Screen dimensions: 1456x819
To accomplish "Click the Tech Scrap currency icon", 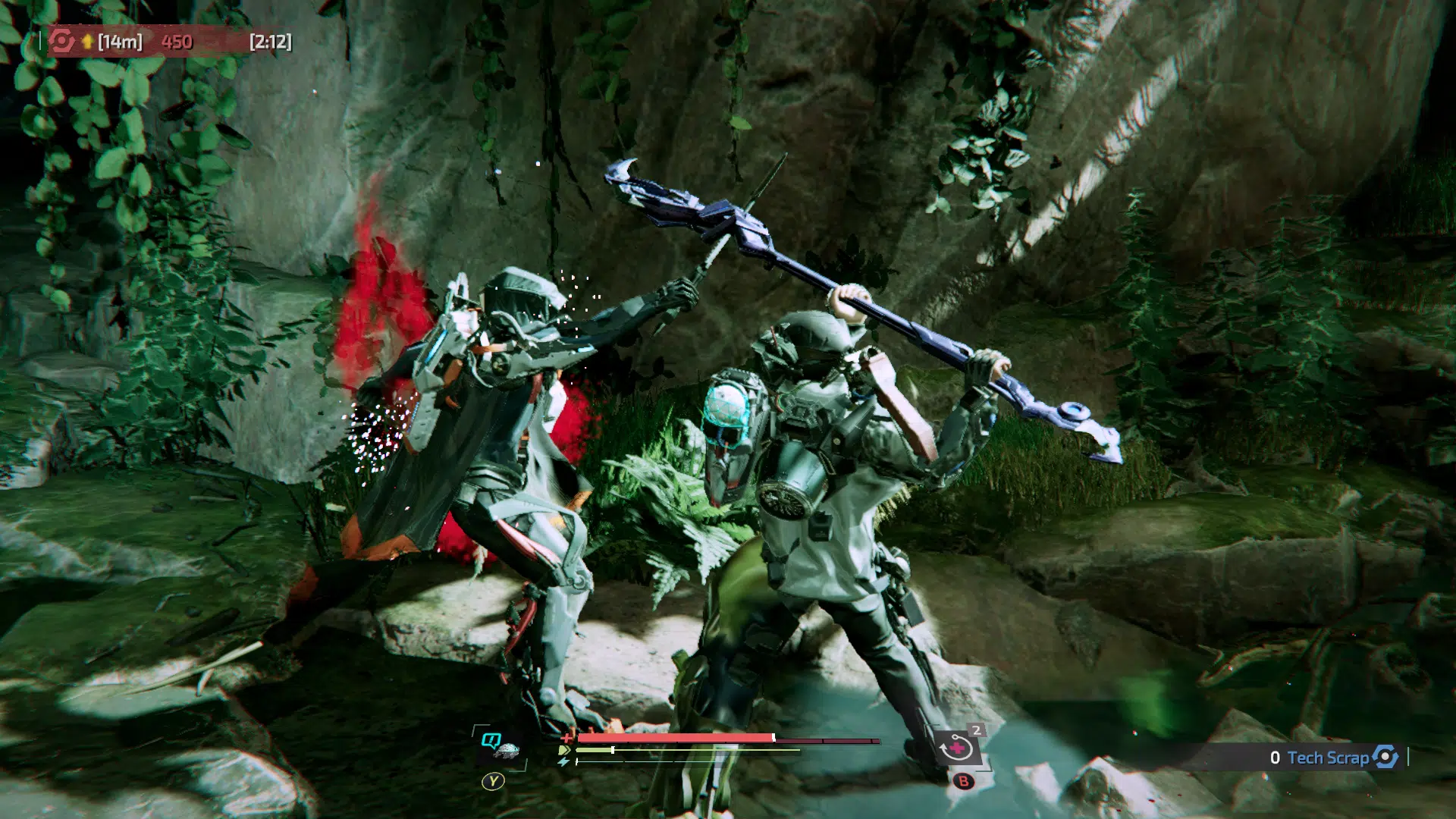I will point(1385,757).
